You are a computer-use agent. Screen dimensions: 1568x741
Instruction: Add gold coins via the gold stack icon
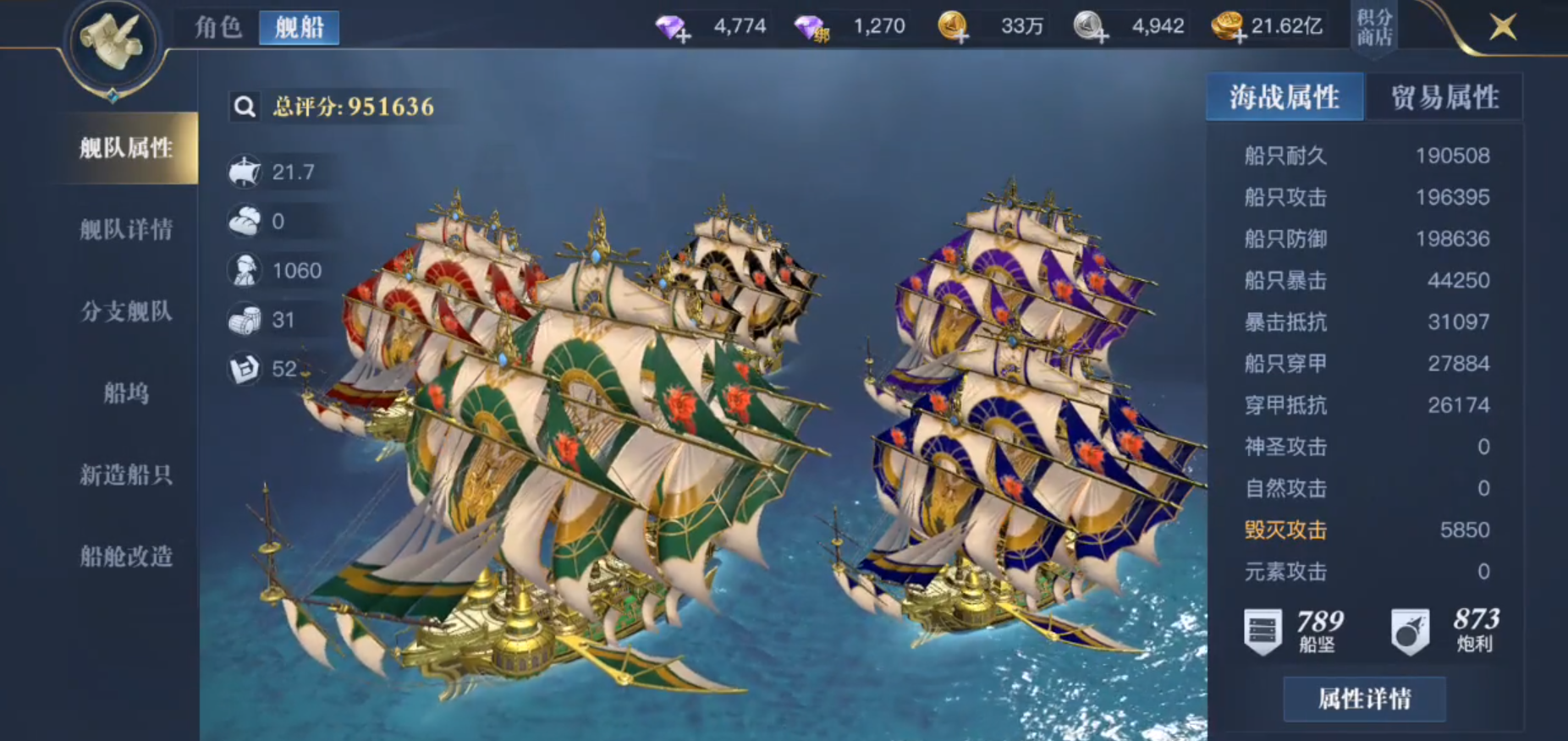(x=1227, y=28)
